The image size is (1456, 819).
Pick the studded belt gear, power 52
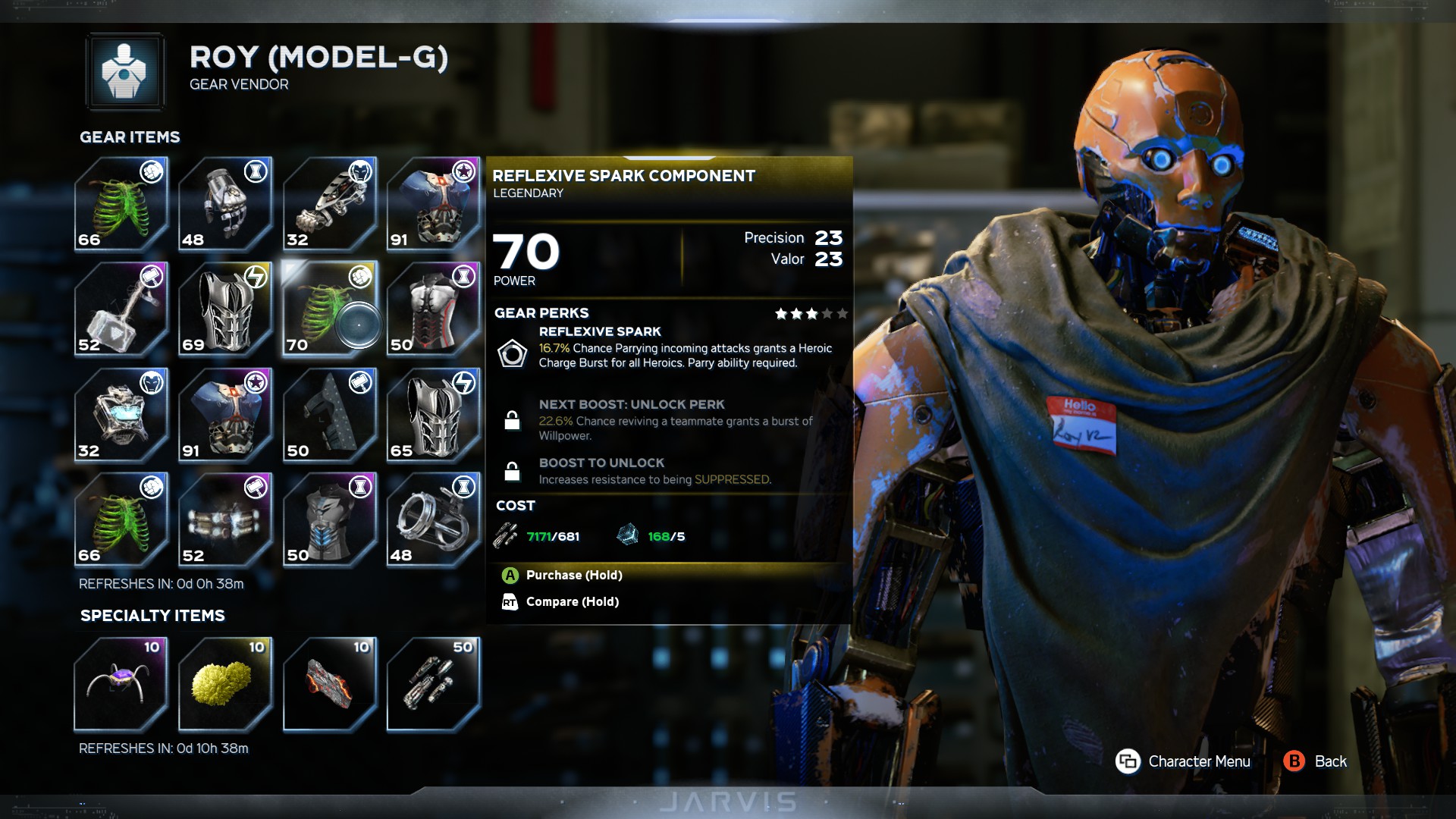point(225,520)
